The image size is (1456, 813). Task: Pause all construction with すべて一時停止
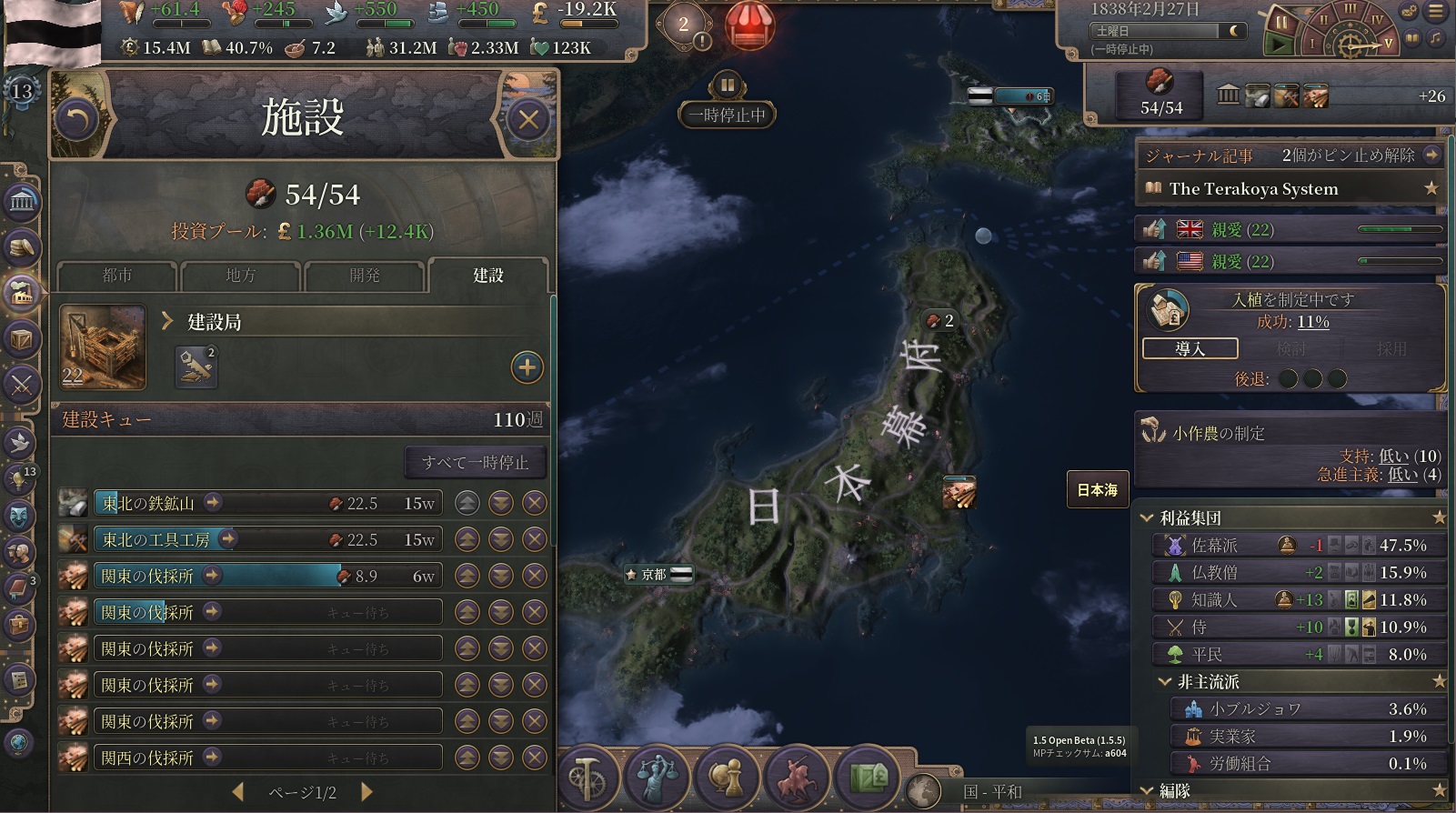click(x=475, y=463)
